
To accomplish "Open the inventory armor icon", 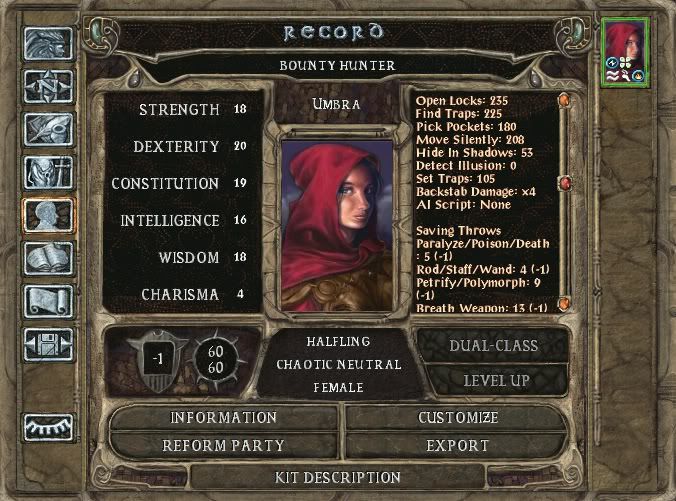I will click(x=47, y=173).
